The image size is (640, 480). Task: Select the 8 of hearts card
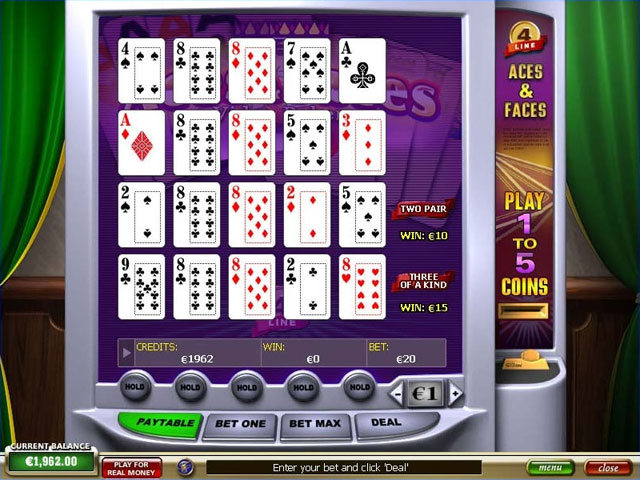pos(361,286)
